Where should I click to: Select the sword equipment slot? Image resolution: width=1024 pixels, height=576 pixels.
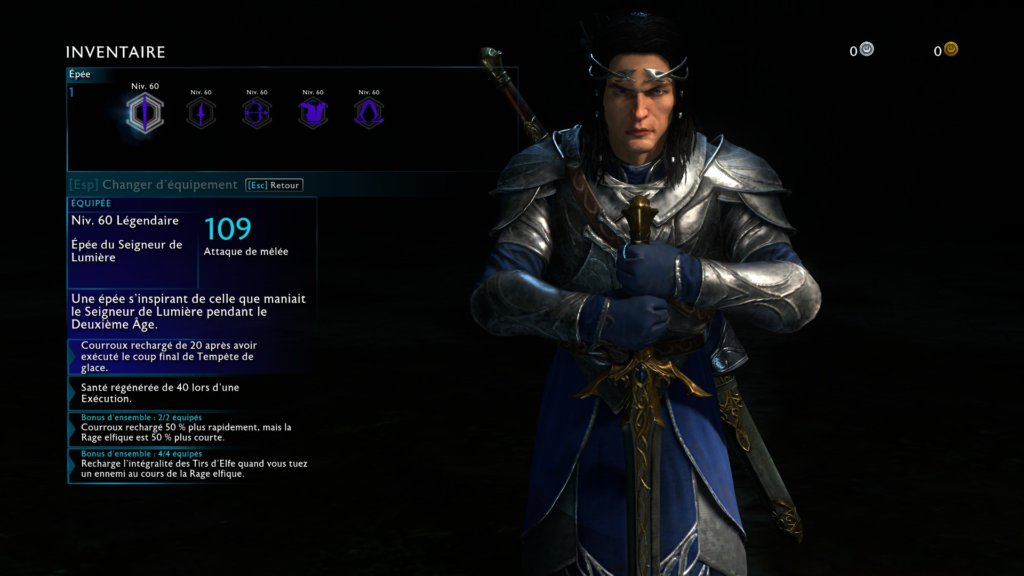point(145,113)
